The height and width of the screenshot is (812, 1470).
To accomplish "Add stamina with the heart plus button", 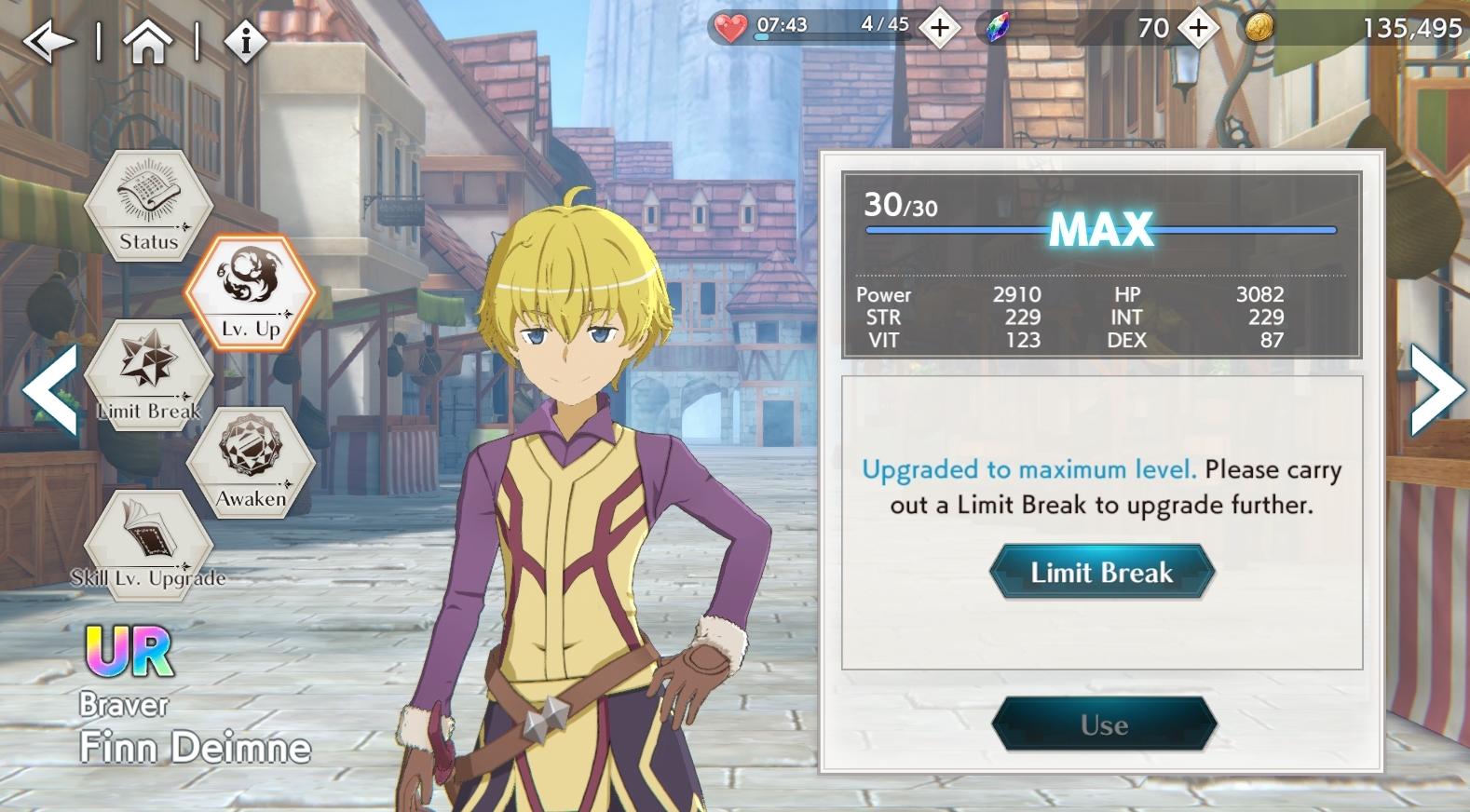I will point(939,29).
